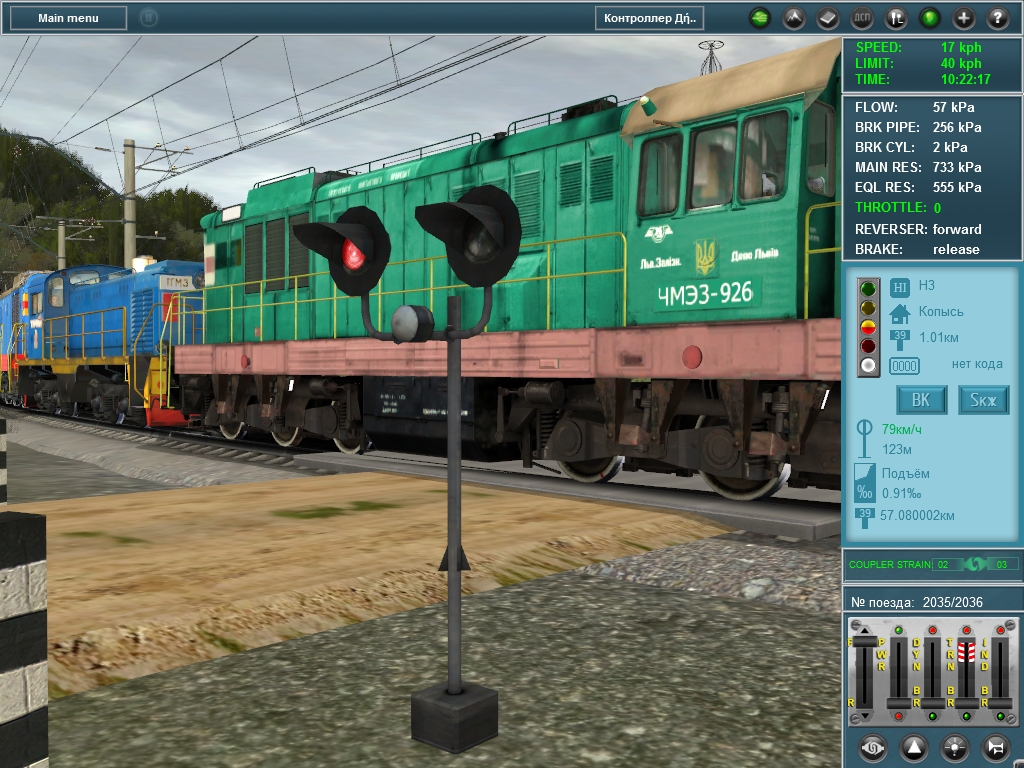Click the striped TRN BR train brake lever
This screenshot has width=1024, height=768.
click(967, 652)
